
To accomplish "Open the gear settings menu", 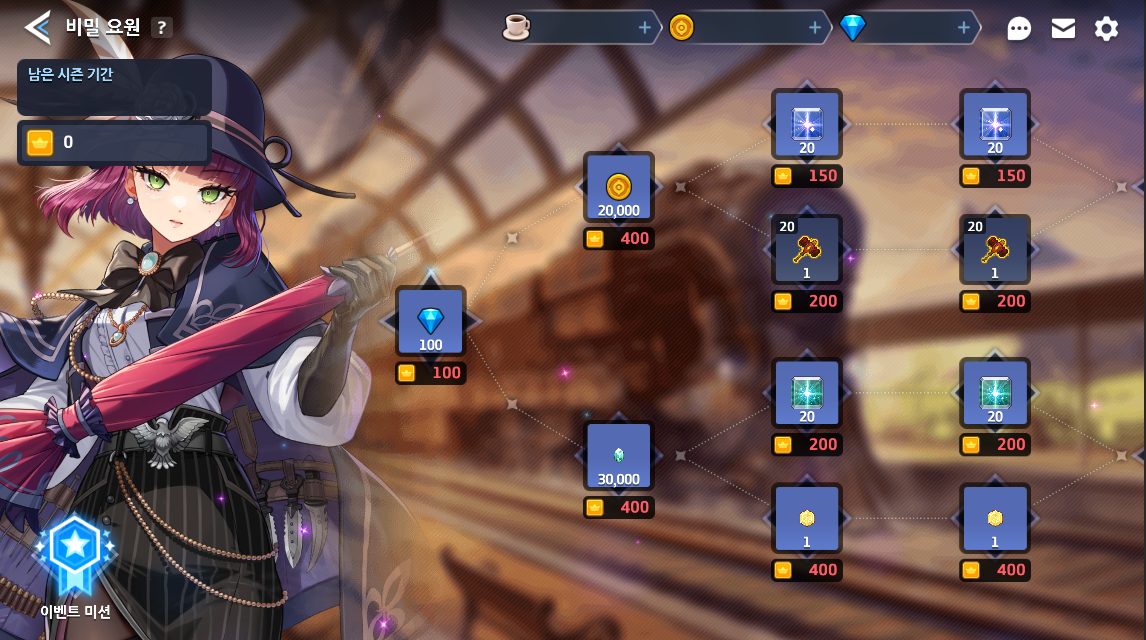I will click(x=1106, y=28).
